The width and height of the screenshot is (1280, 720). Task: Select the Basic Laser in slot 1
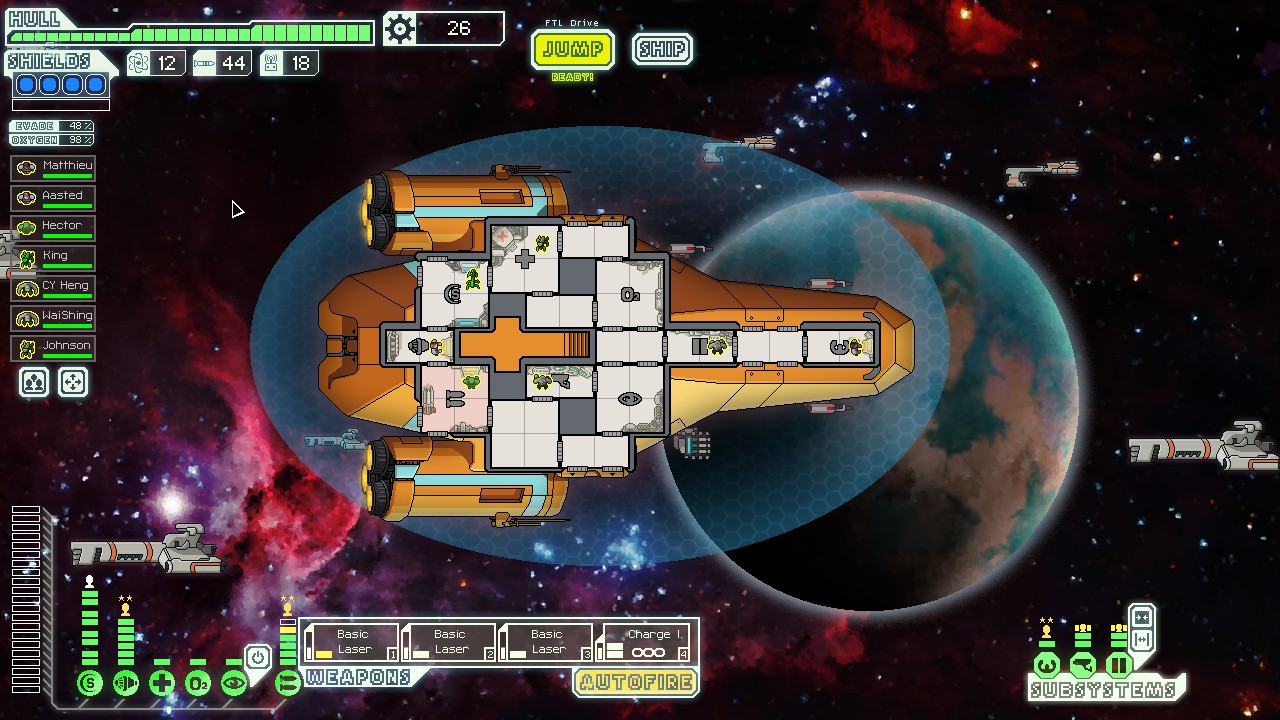point(351,642)
